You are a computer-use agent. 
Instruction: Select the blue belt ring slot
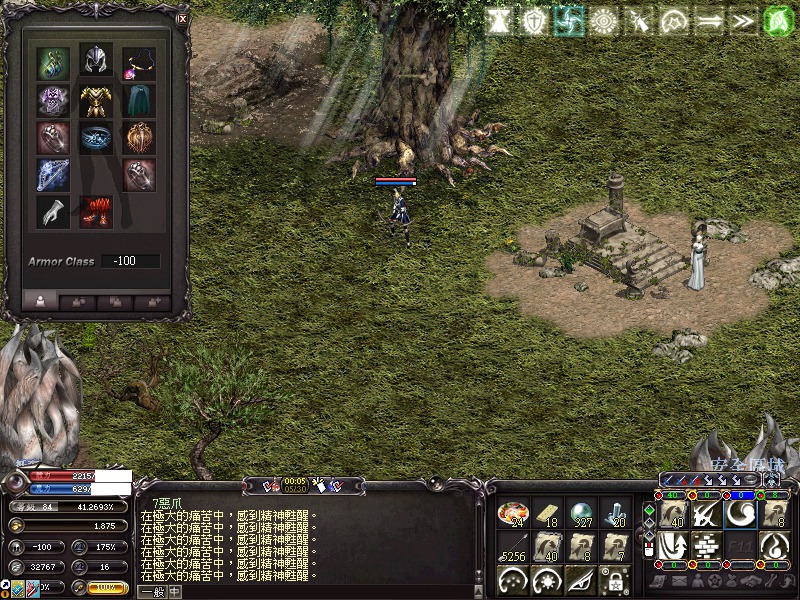(x=96, y=137)
